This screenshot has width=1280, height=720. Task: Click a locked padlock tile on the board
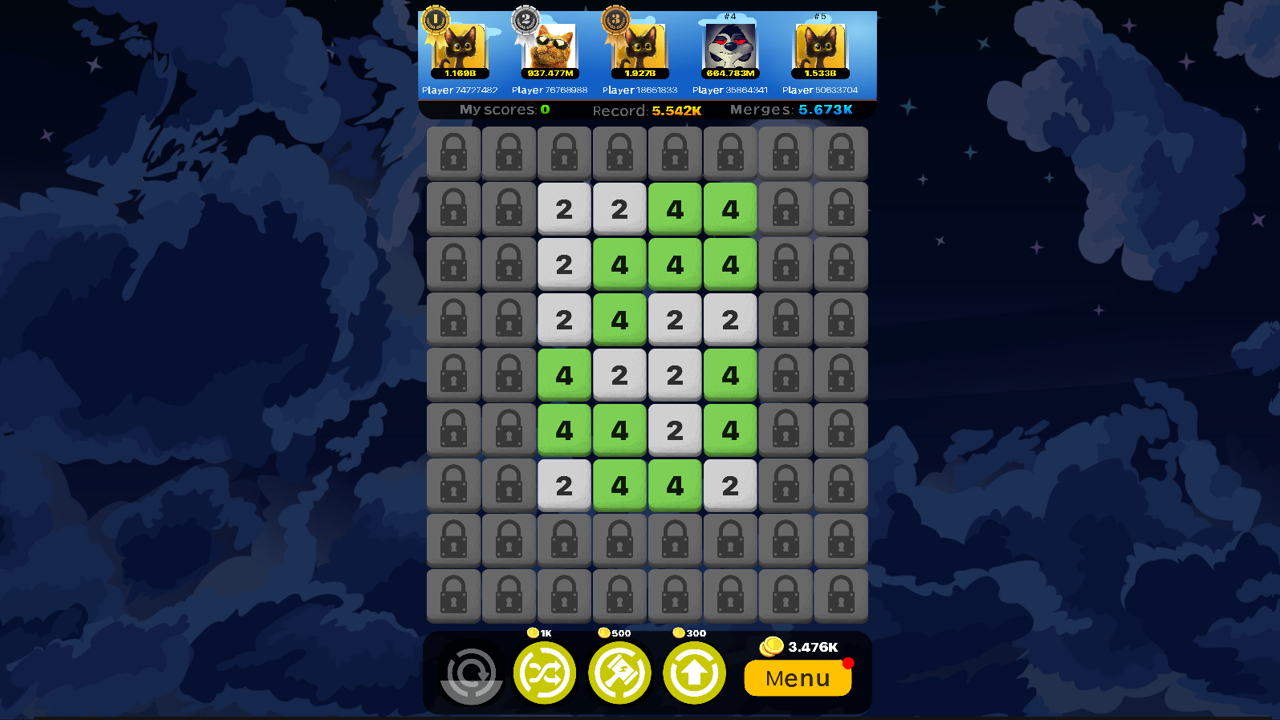453,153
